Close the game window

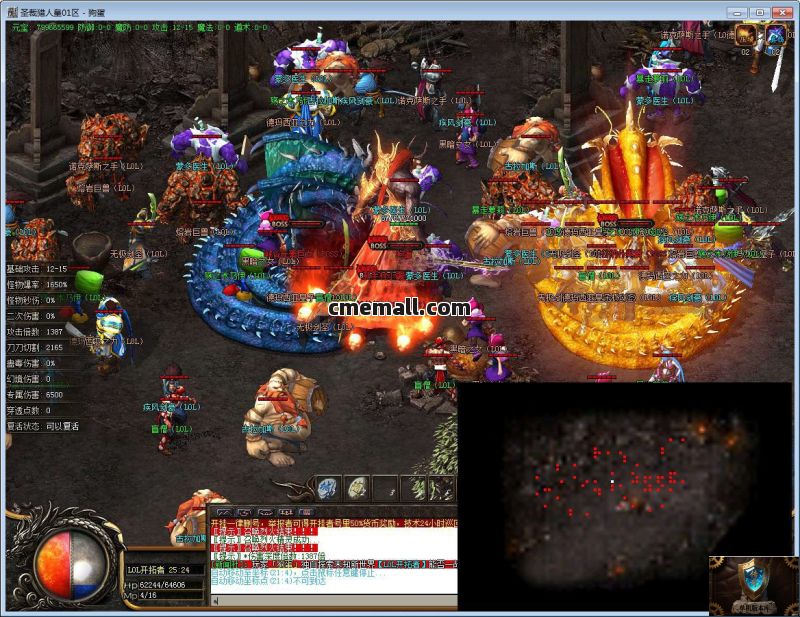782,12
